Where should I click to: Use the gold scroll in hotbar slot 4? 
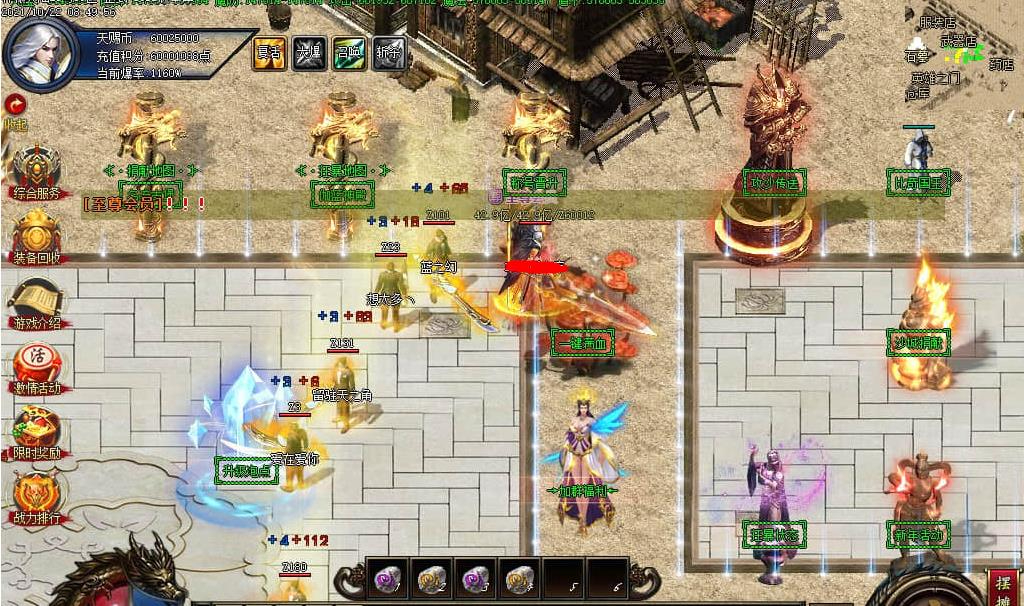coord(518,578)
